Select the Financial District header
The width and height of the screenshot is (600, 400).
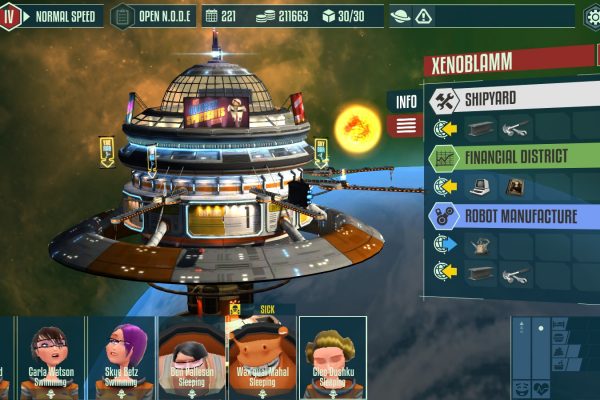pyautogui.click(x=510, y=157)
